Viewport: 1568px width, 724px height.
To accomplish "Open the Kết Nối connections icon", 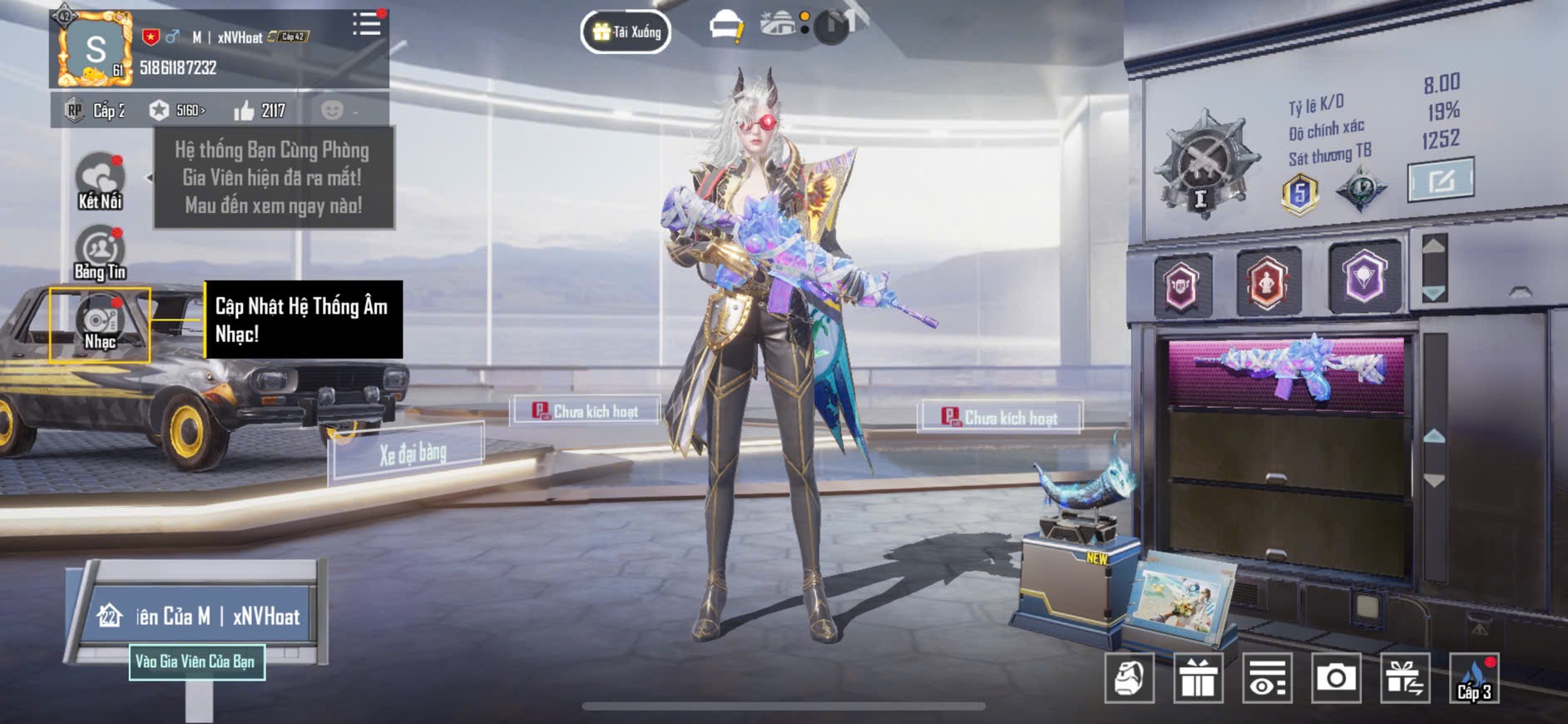I will click(100, 181).
